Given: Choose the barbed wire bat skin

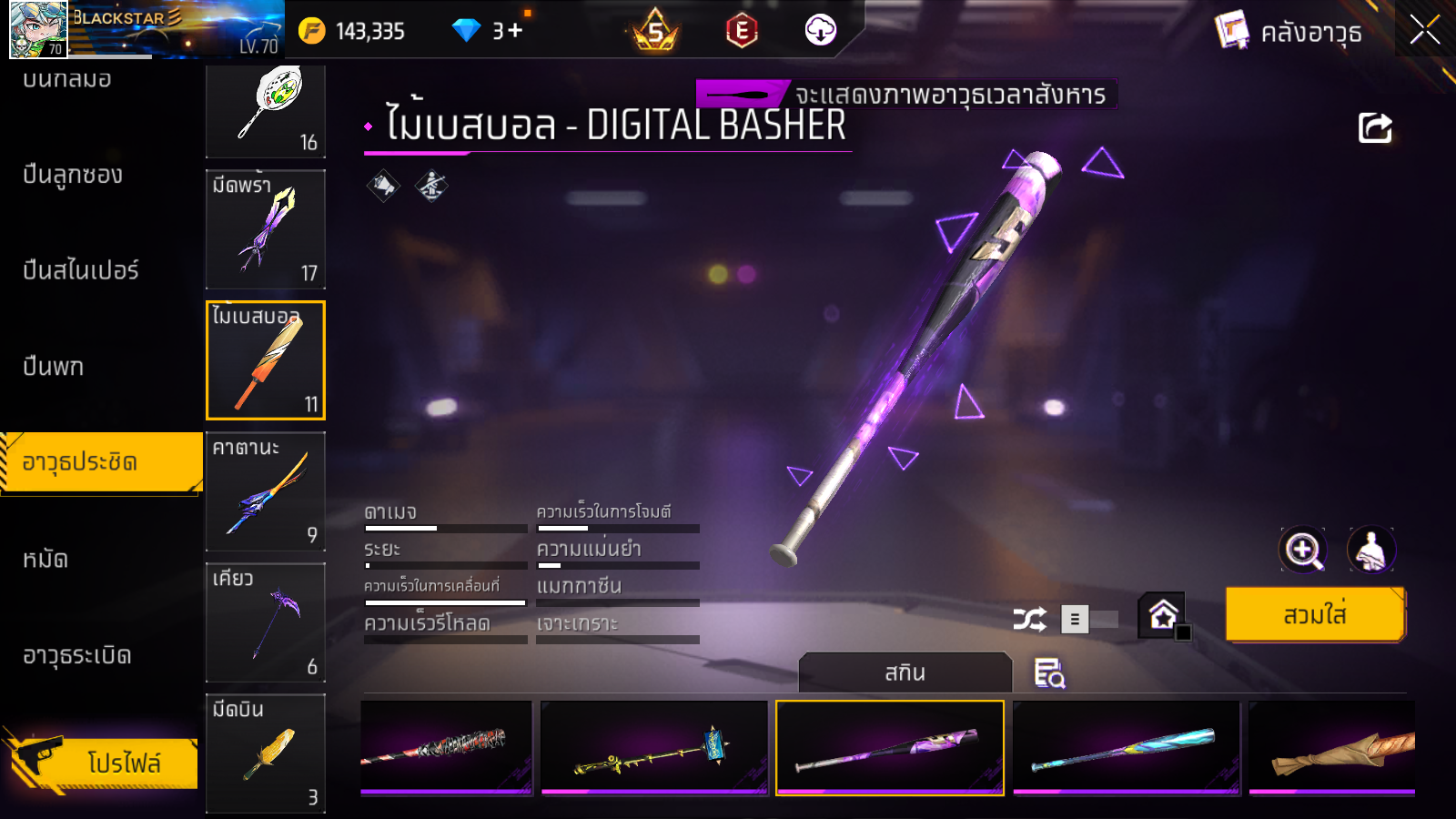Looking at the screenshot, I should [x=446, y=747].
